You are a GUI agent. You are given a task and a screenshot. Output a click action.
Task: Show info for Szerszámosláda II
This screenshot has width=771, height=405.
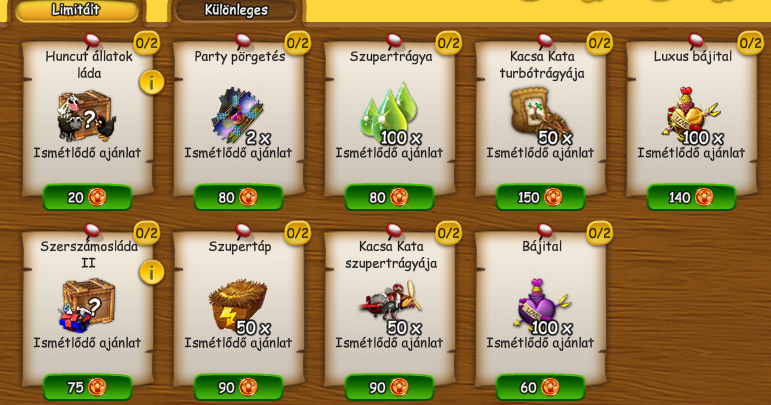(151, 272)
